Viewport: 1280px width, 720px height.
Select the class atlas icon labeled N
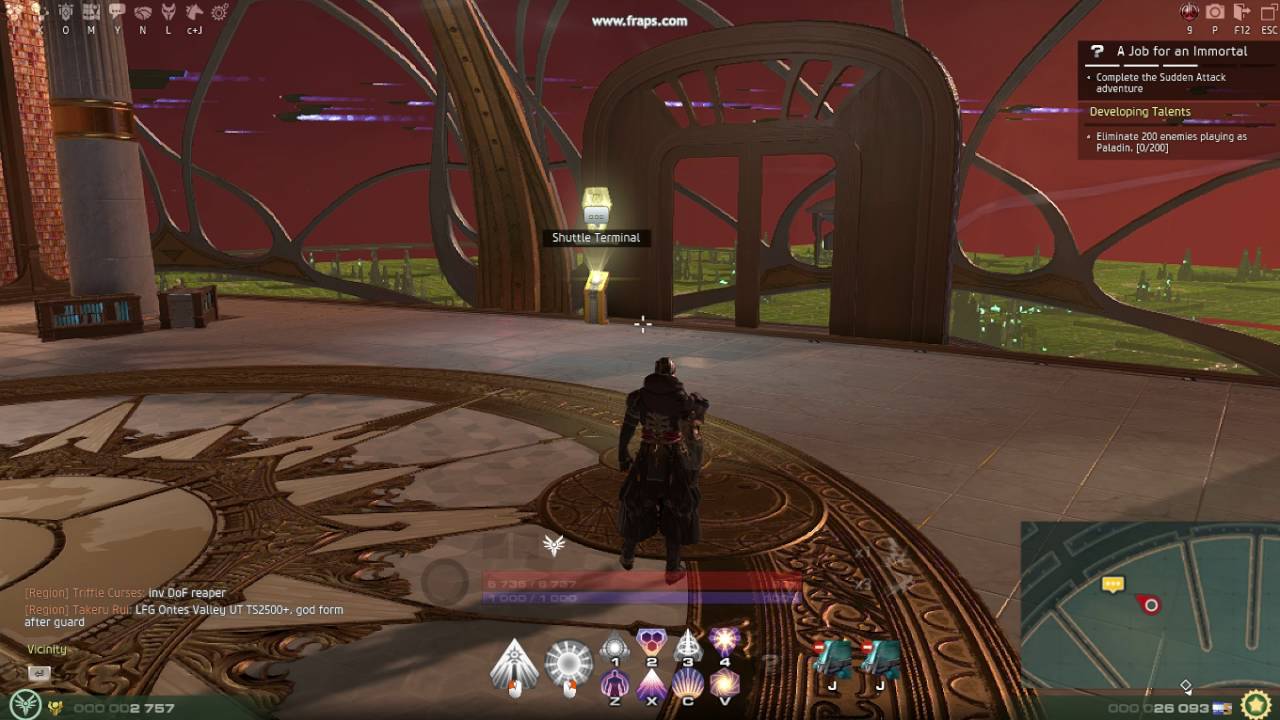[x=143, y=12]
